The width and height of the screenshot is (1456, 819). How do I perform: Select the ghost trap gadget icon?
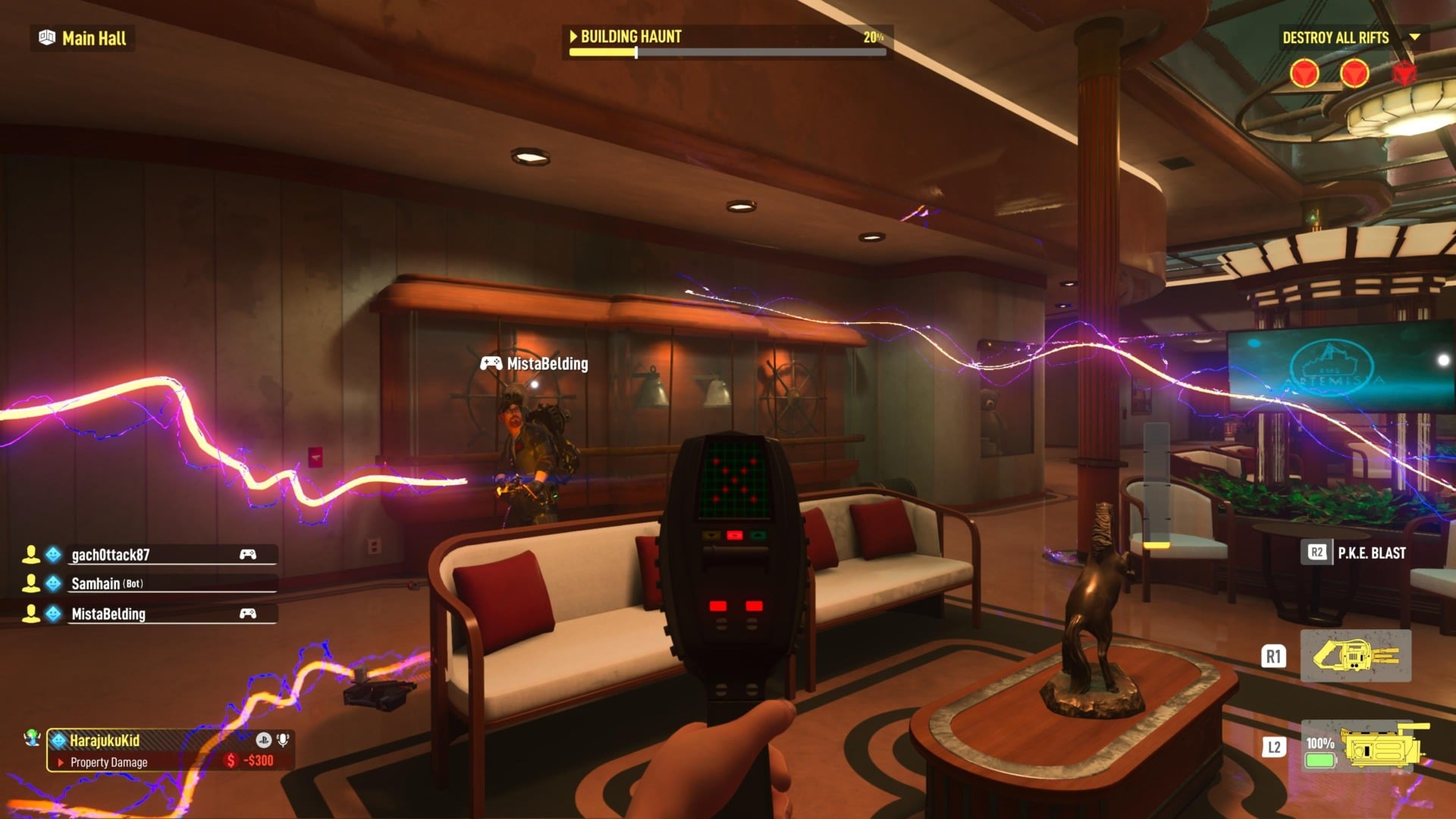[x=1381, y=747]
